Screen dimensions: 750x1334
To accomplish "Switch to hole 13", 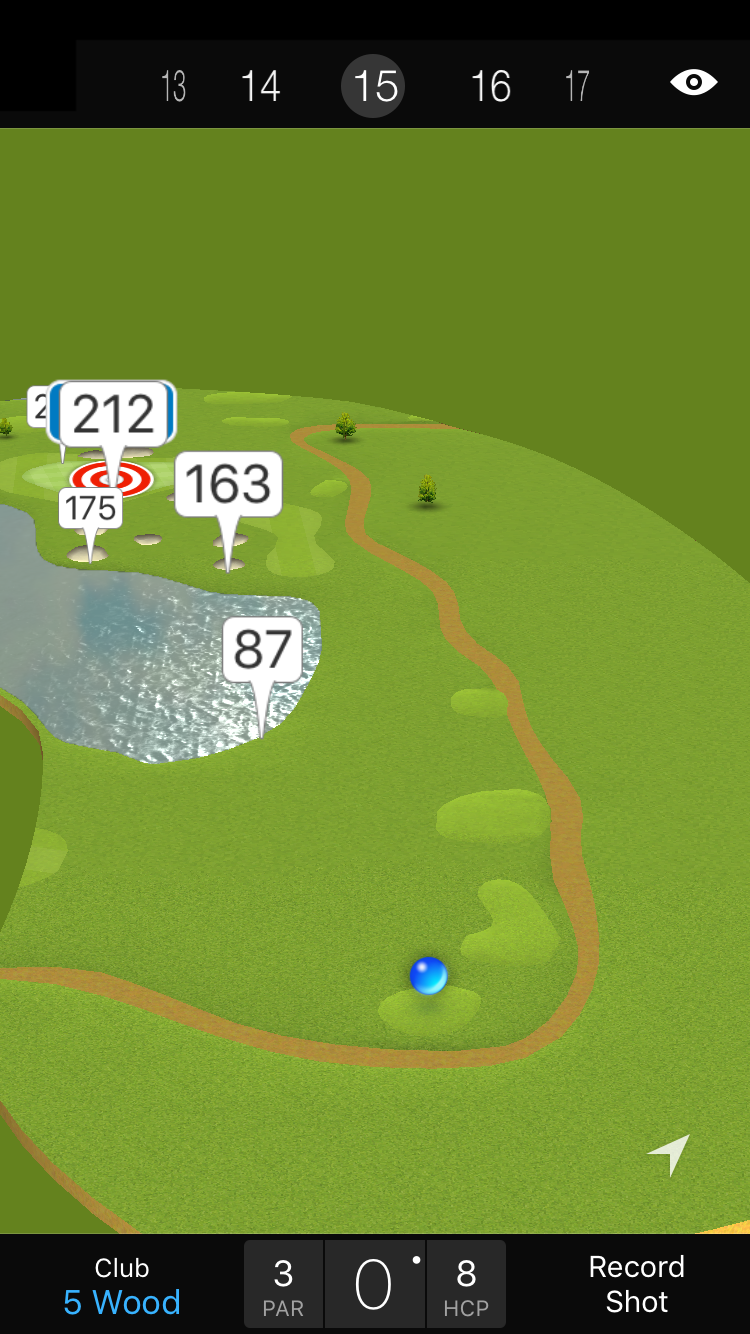I will tap(173, 86).
